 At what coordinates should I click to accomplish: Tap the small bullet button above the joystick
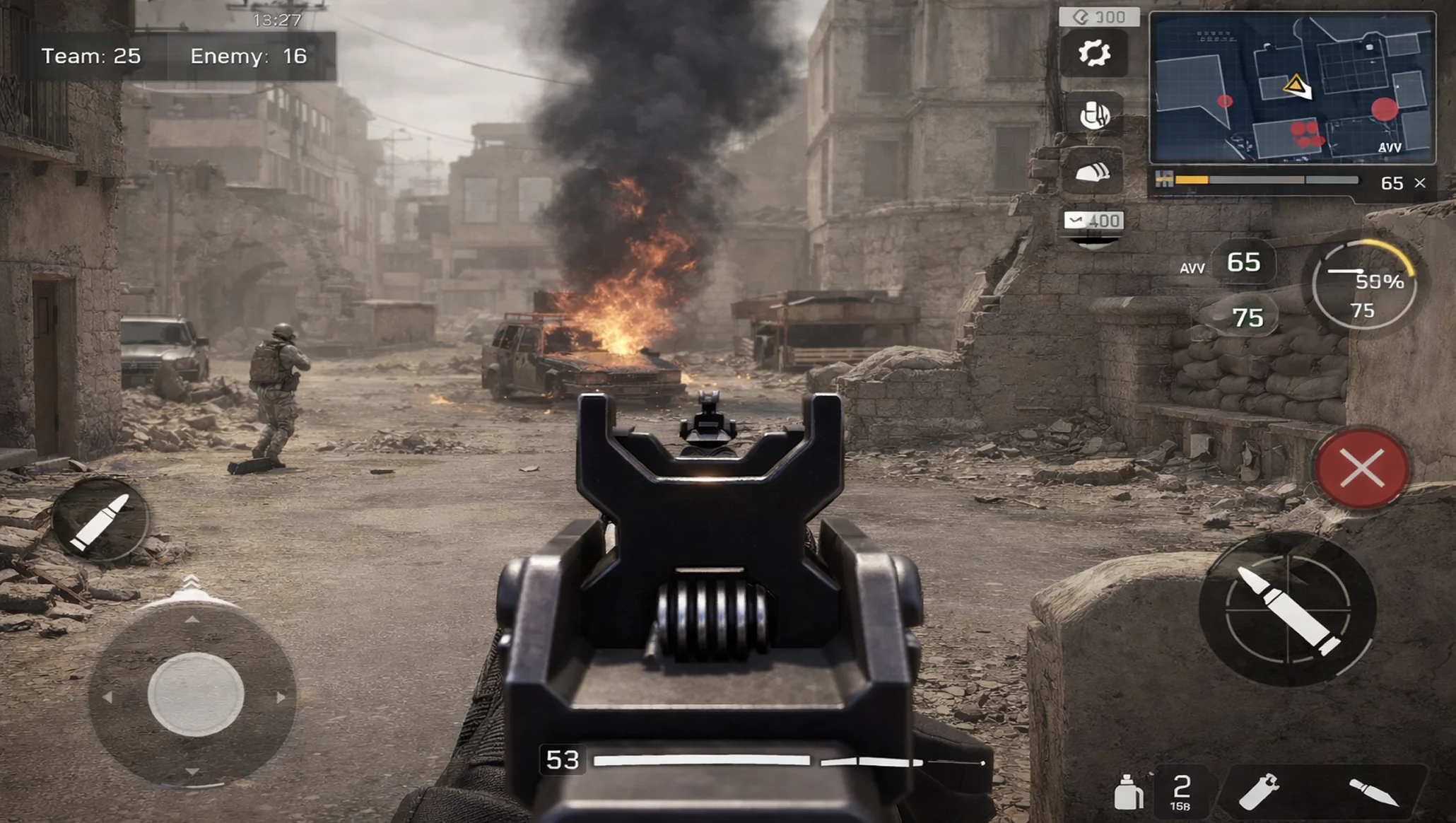100,521
